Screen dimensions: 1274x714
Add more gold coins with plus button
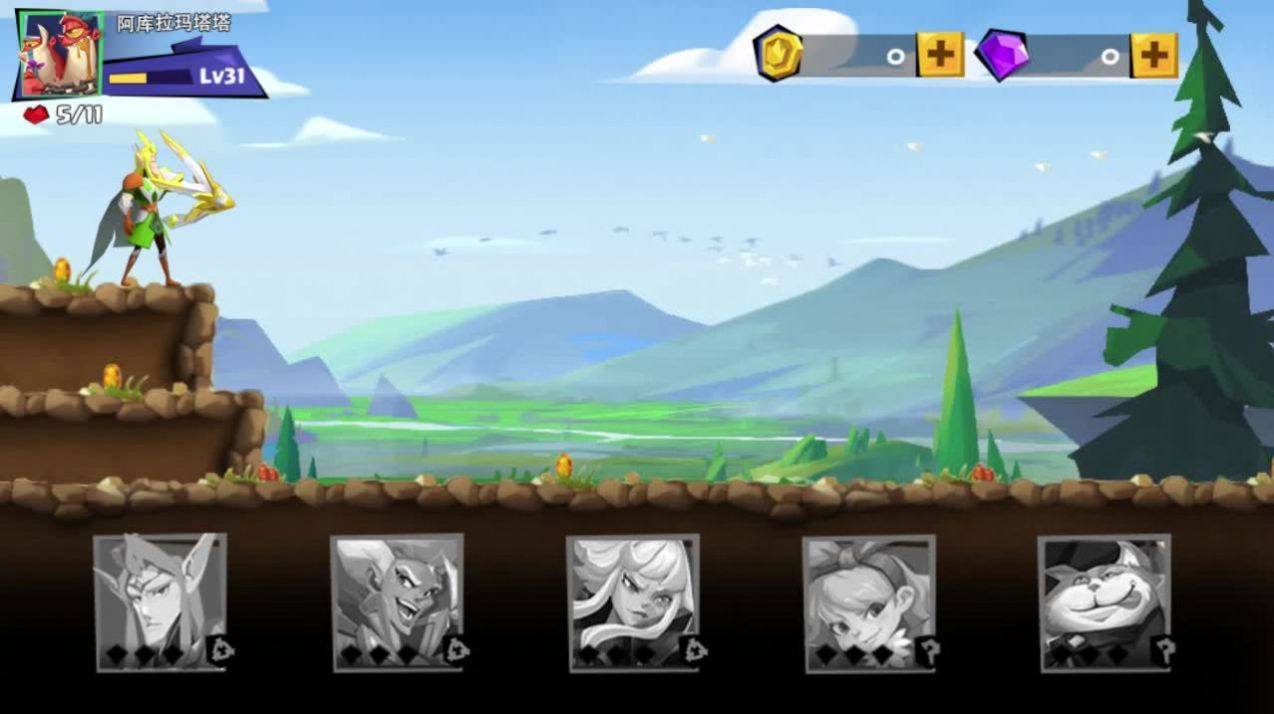(x=940, y=54)
